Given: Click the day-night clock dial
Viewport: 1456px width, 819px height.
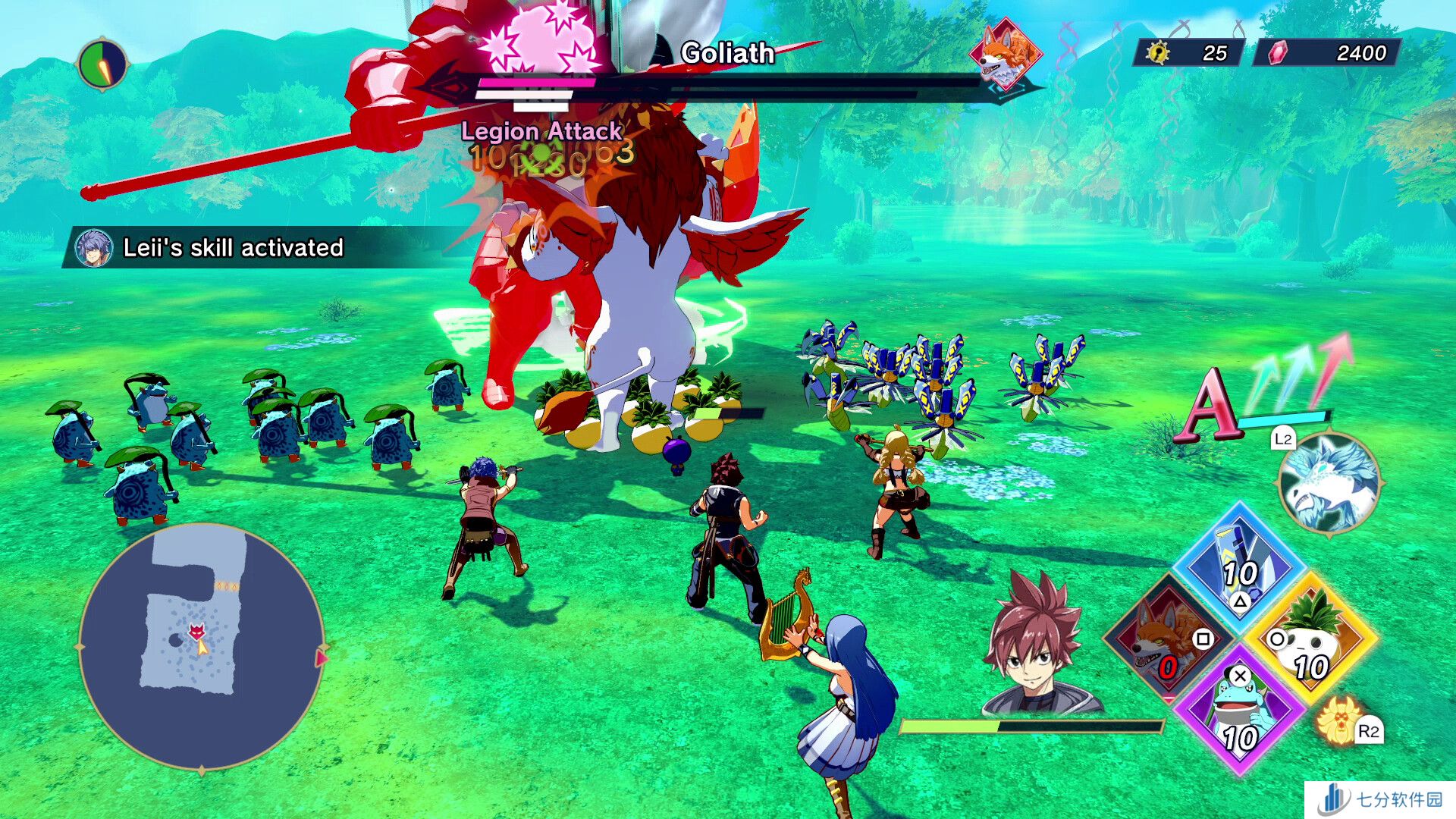Looking at the screenshot, I should [x=102, y=64].
